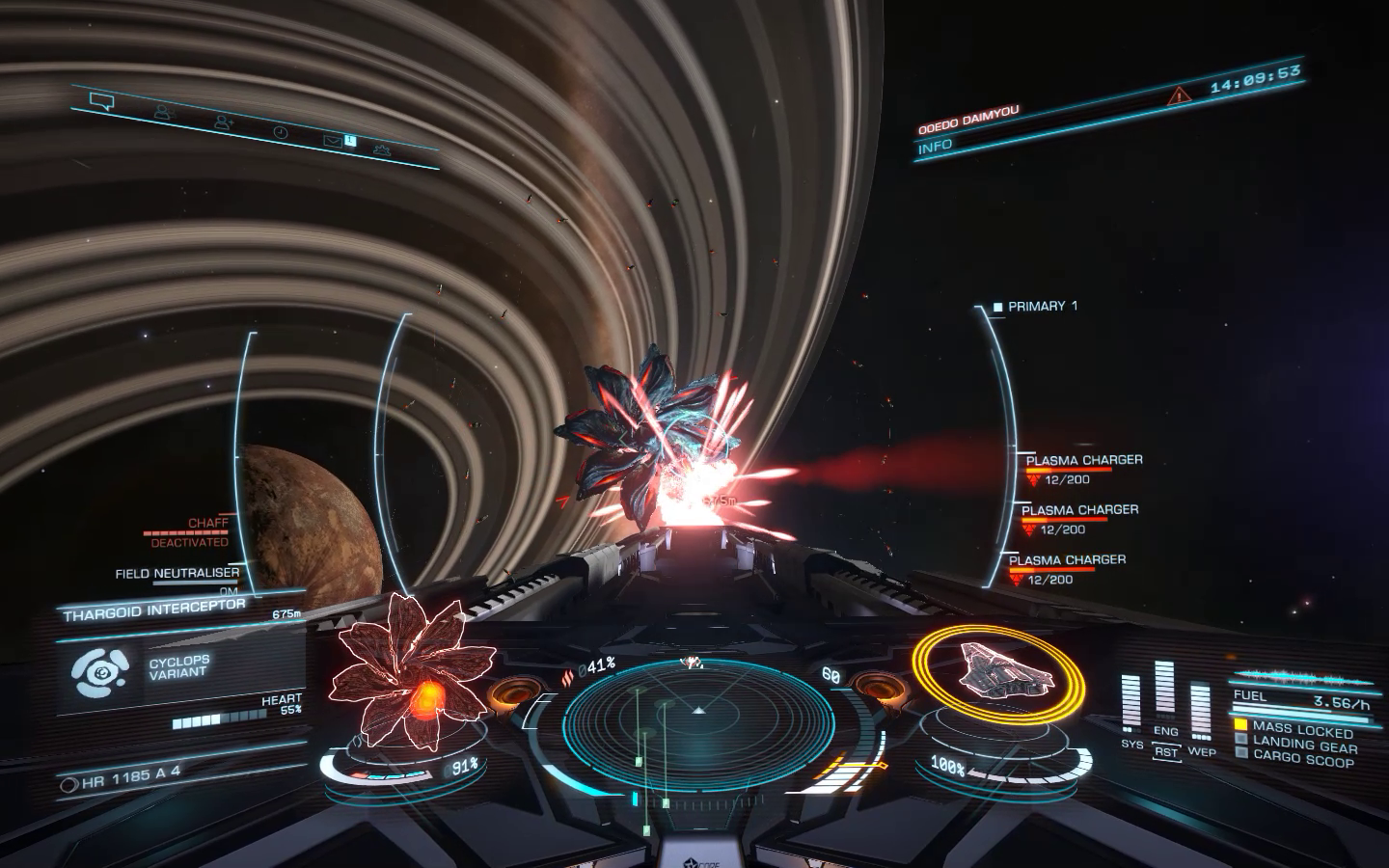Screen dimensions: 1389x868
Task: Select the friends list icon
Action: click(x=164, y=112)
